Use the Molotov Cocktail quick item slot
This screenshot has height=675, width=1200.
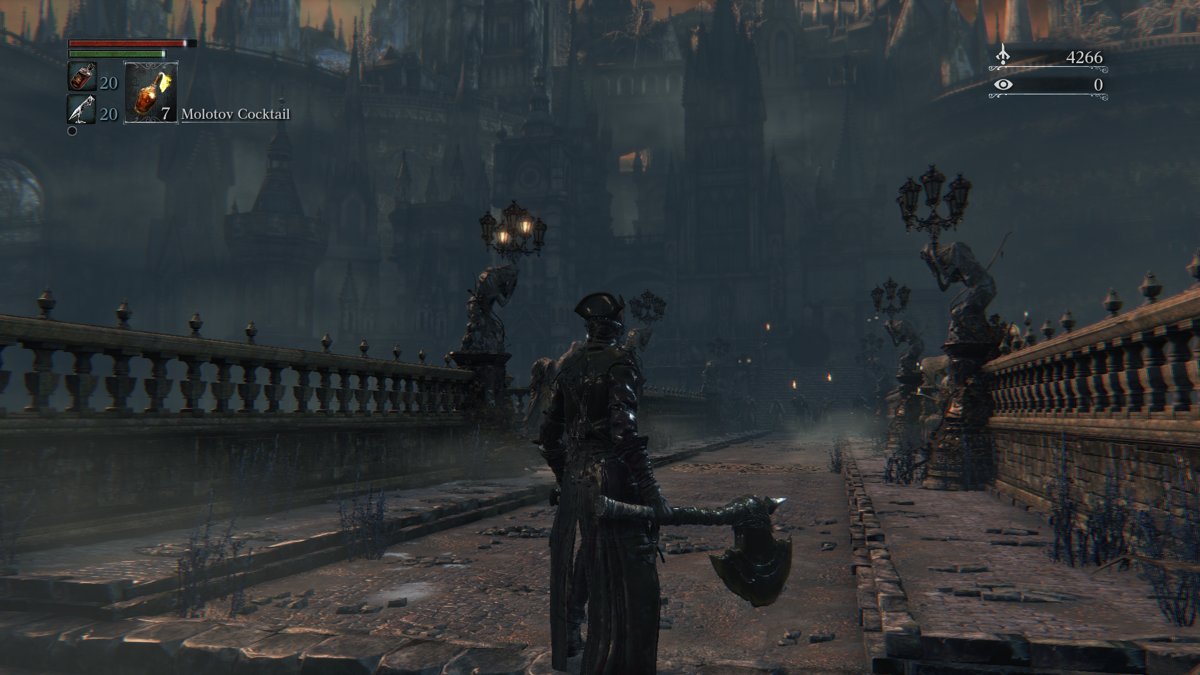click(x=150, y=93)
